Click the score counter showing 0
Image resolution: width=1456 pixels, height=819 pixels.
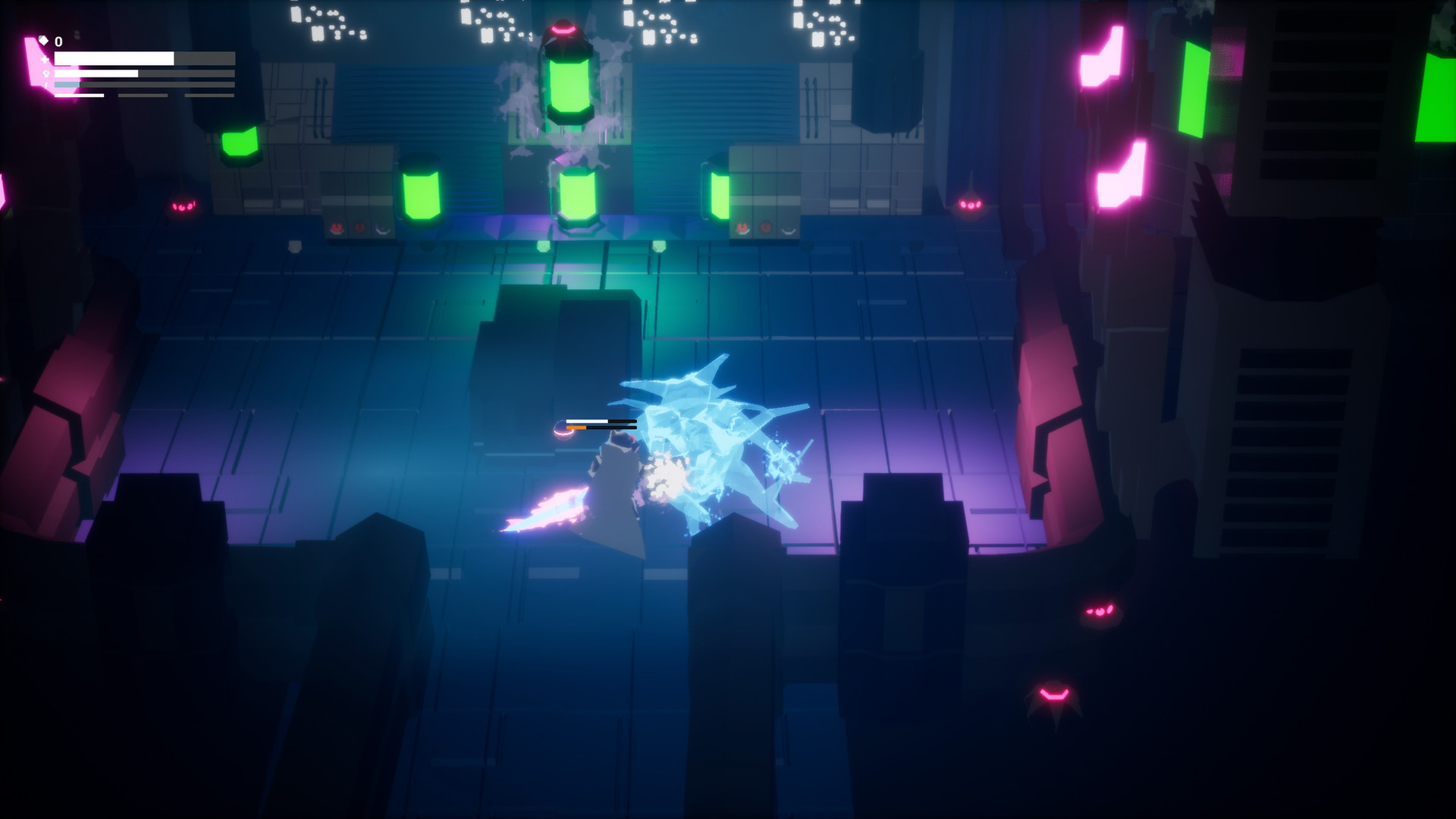pos(59,42)
